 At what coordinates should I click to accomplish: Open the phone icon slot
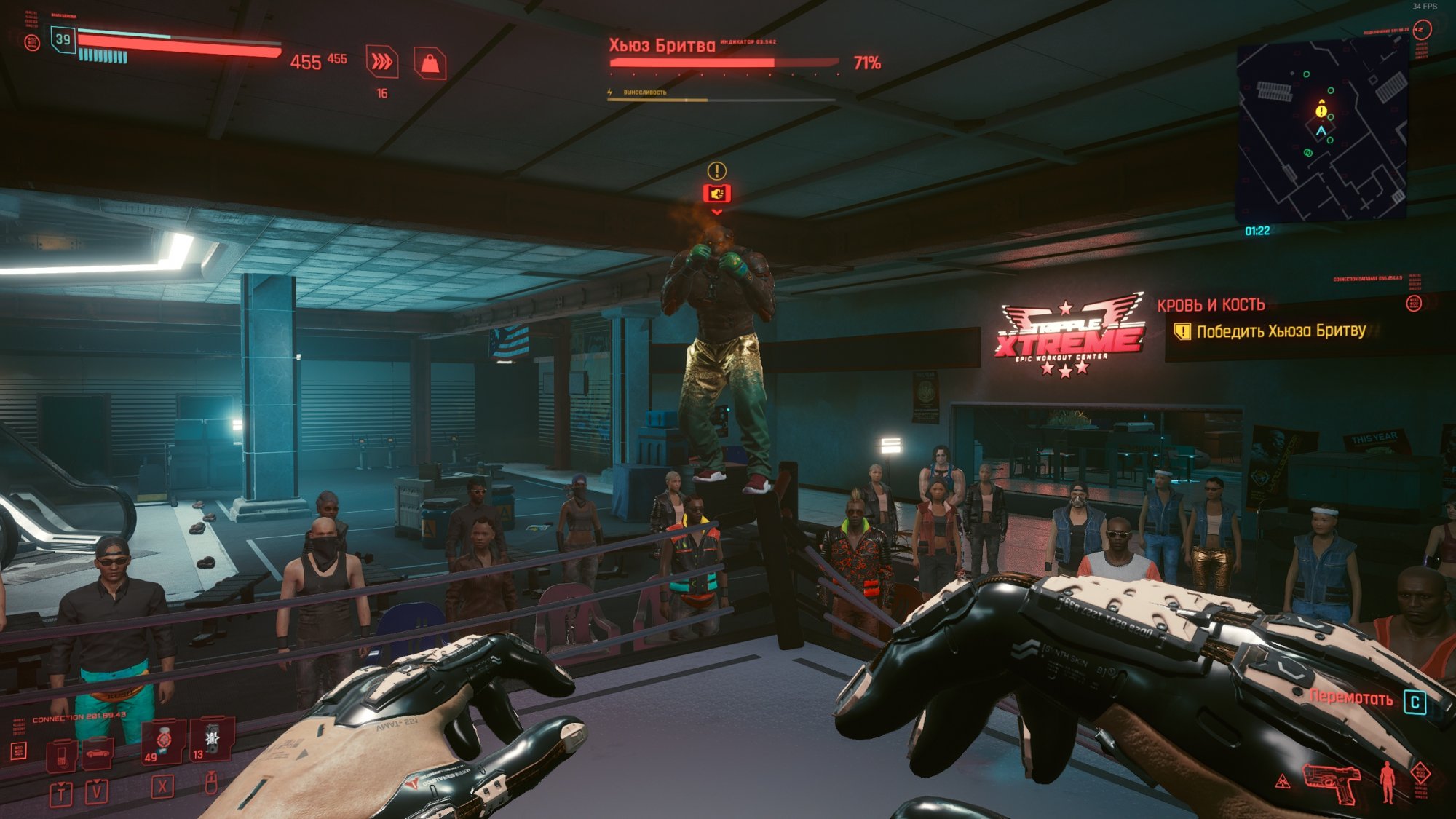pyautogui.click(x=62, y=755)
